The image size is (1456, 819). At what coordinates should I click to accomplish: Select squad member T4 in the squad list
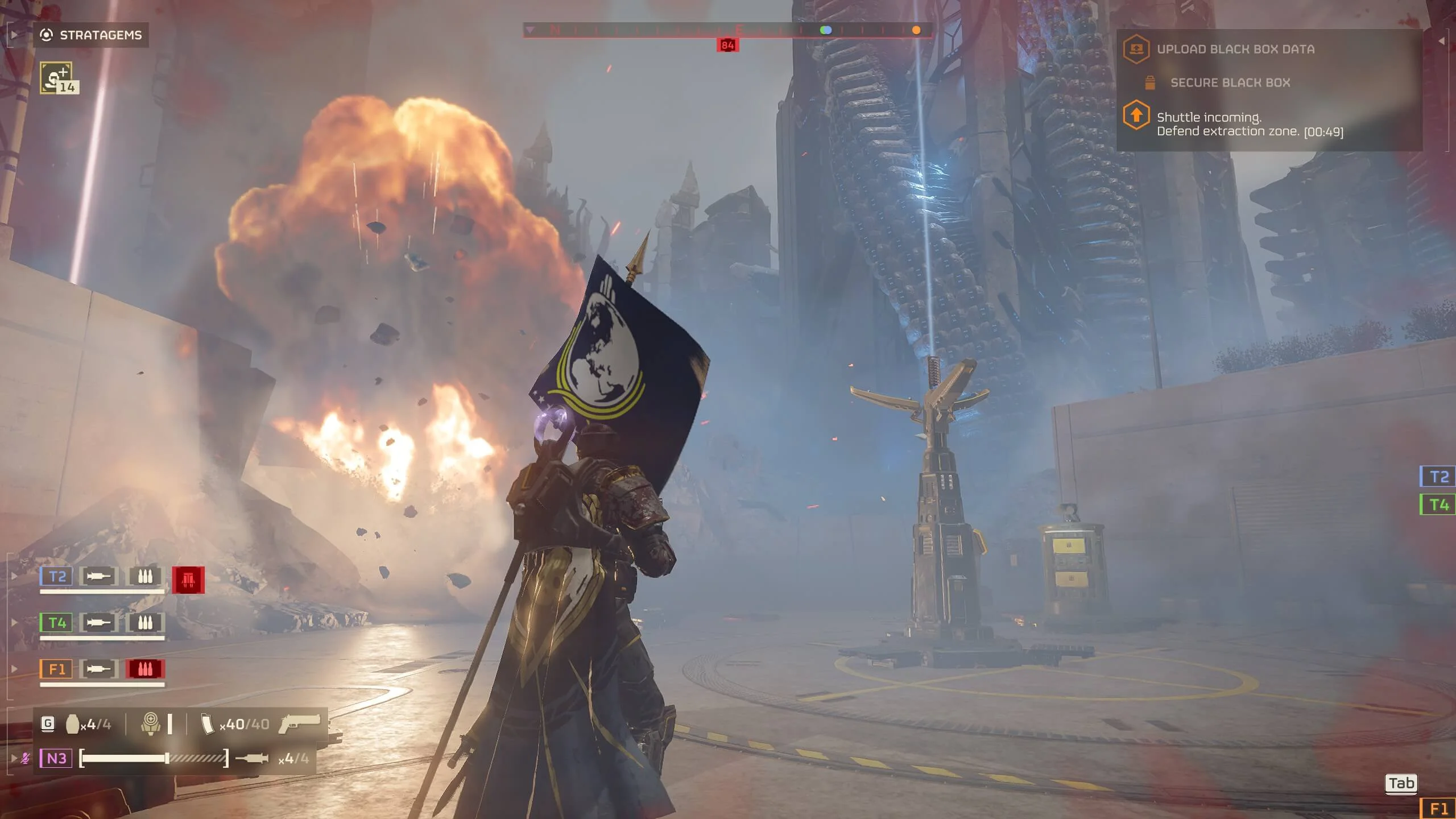pos(56,623)
